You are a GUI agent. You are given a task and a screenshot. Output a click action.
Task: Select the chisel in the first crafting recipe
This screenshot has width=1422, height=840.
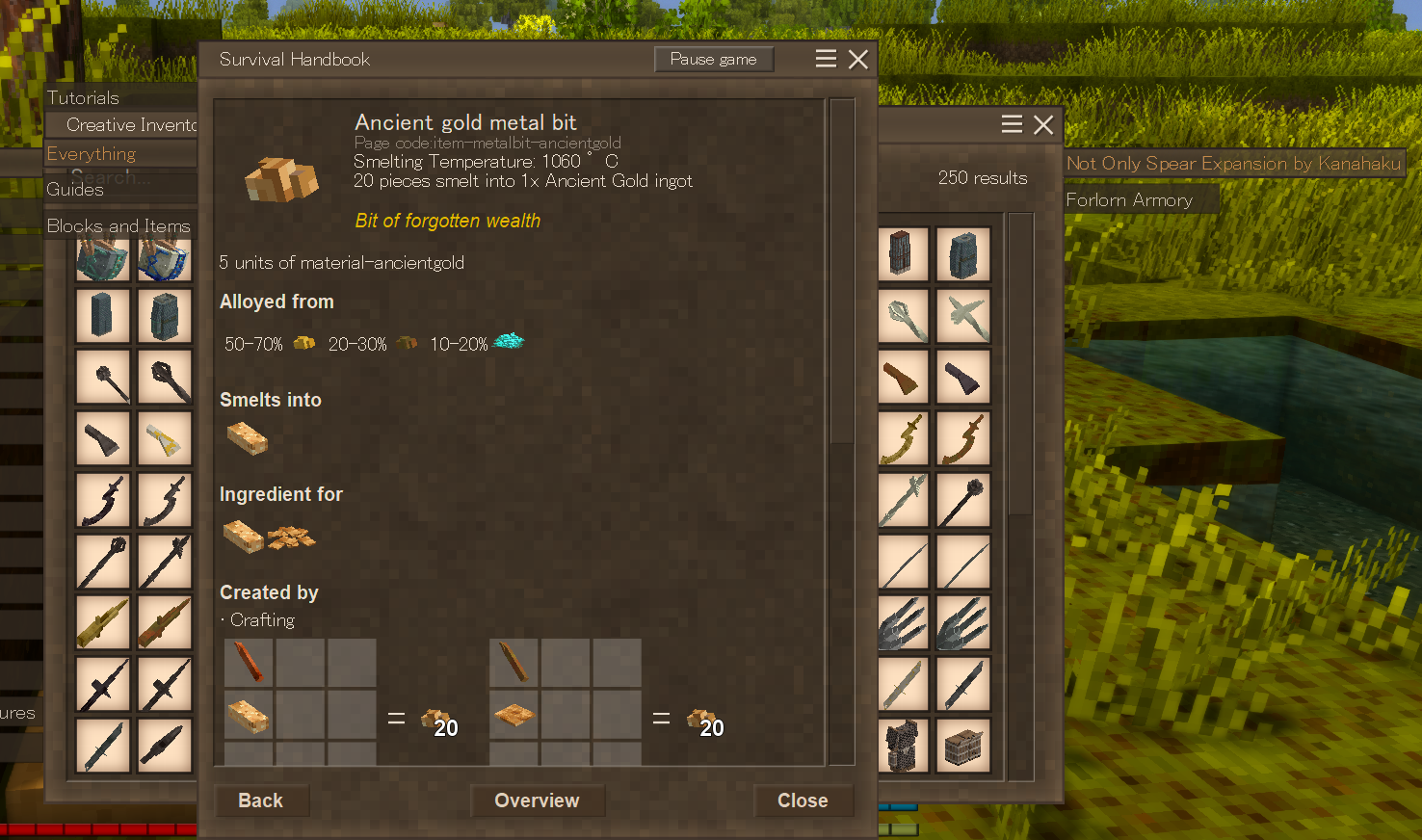pyautogui.click(x=249, y=662)
